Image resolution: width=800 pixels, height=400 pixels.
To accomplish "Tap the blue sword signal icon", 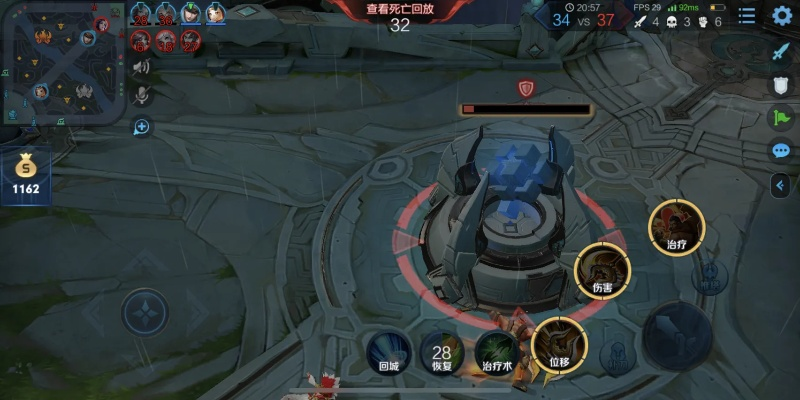I will [781, 52].
